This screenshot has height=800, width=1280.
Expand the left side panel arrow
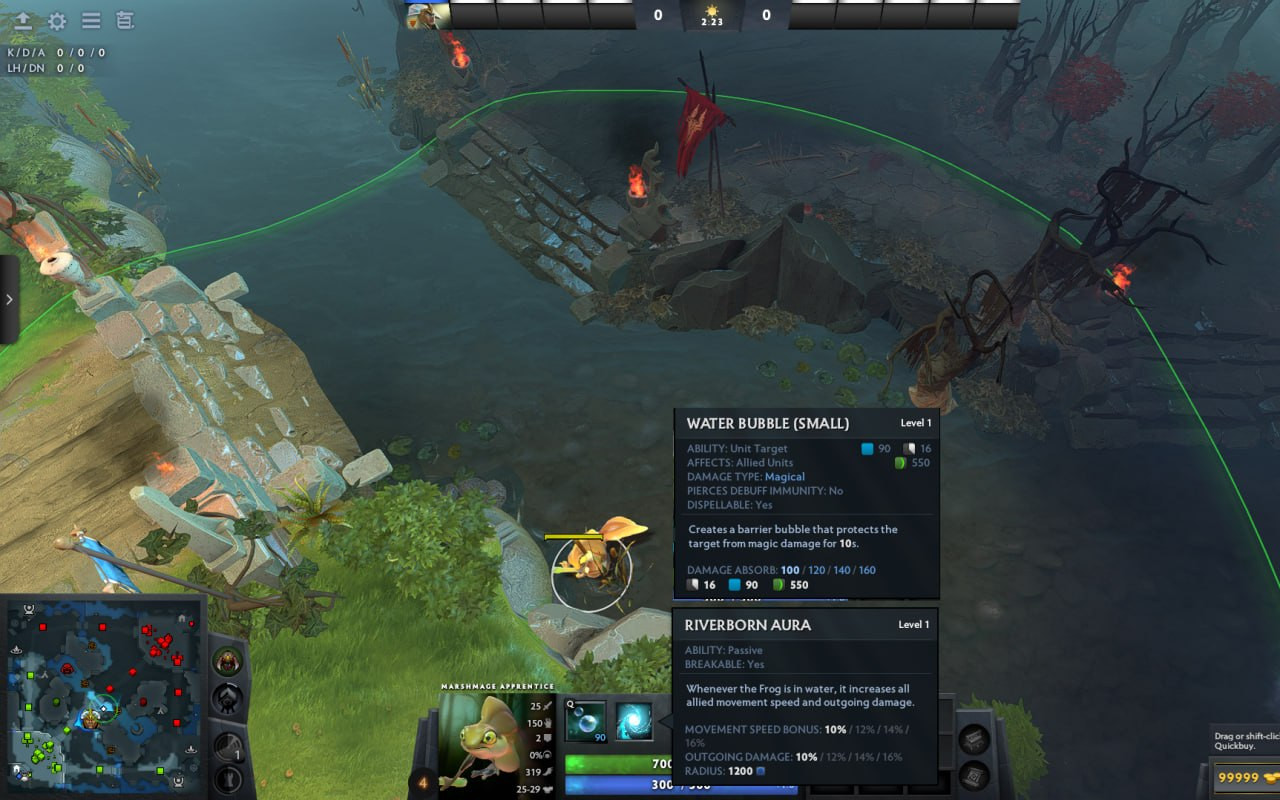coord(9,299)
